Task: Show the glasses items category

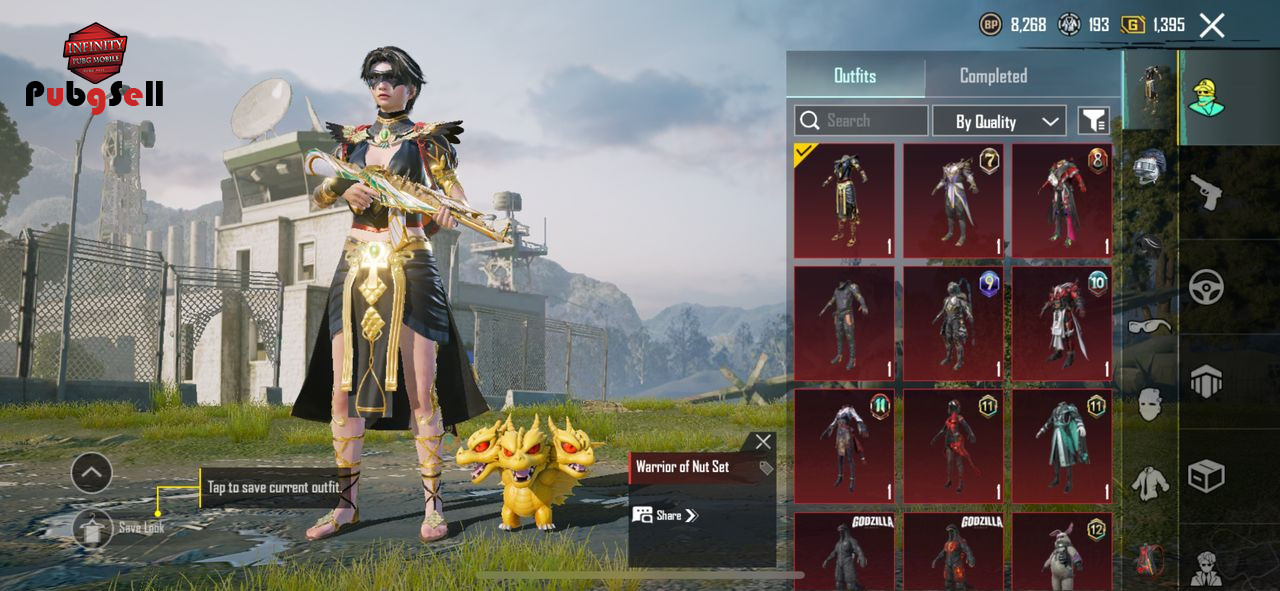Action: coord(1150,325)
